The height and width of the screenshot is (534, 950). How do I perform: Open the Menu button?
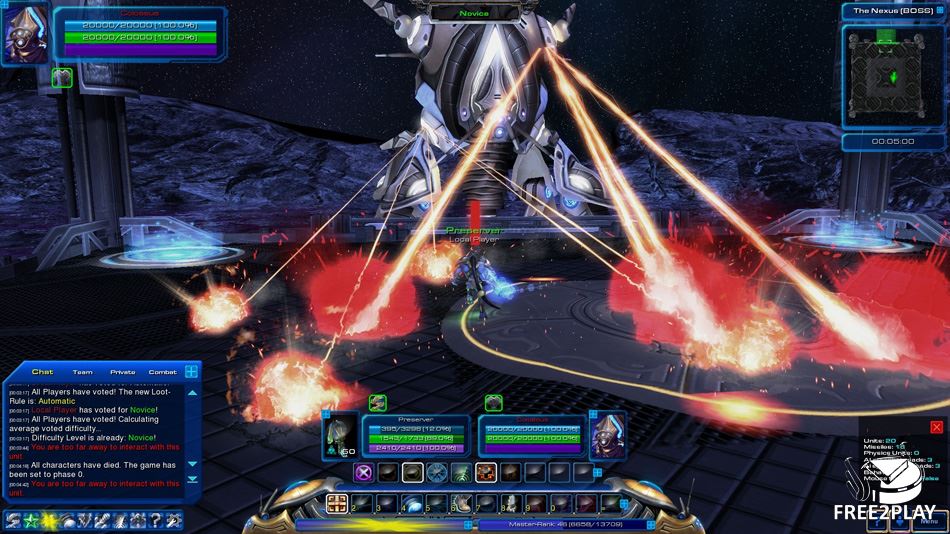(x=929, y=522)
